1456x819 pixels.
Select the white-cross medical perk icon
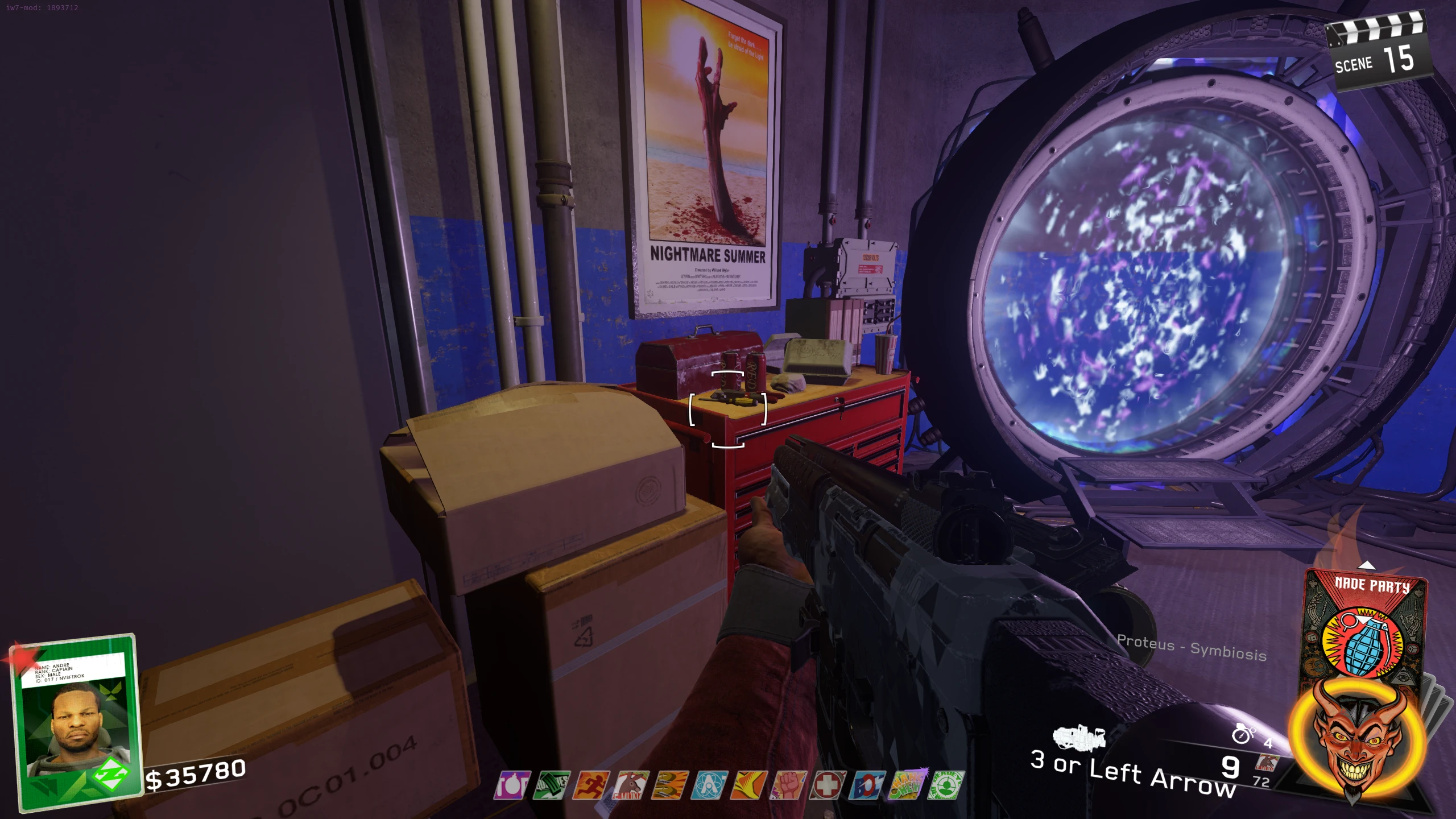(x=828, y=785)
